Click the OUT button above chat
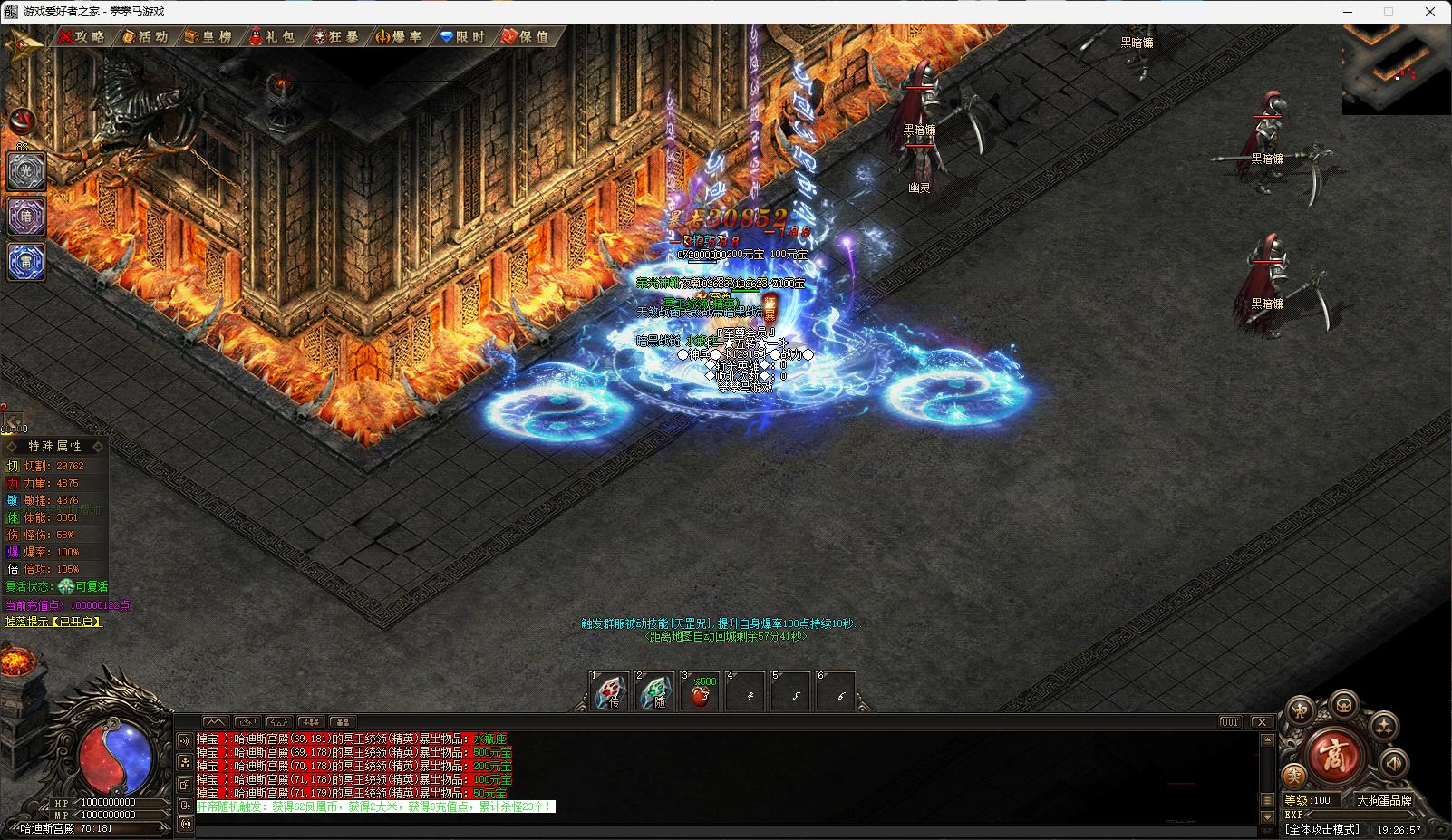1452x840 pixels. (1230, 722)
